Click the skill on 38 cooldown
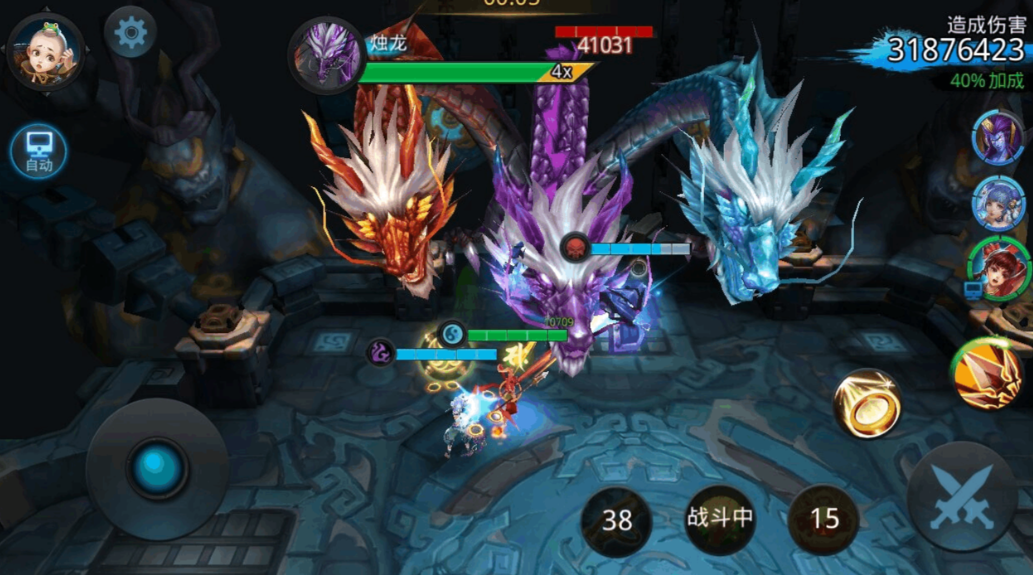1033x575 pixels. [x=617, y=520]
